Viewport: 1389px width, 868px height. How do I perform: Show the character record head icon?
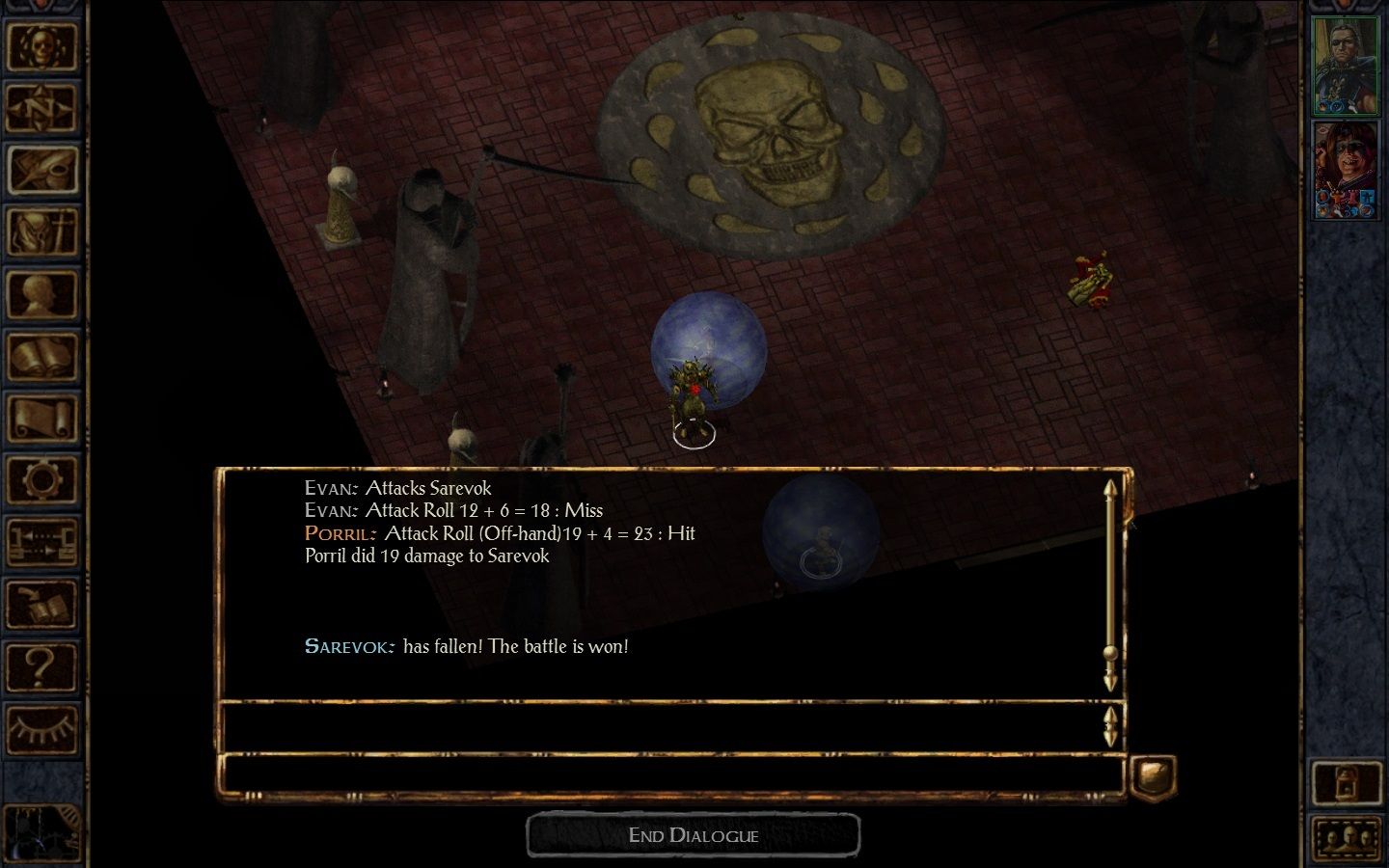(x=41, y=294)
